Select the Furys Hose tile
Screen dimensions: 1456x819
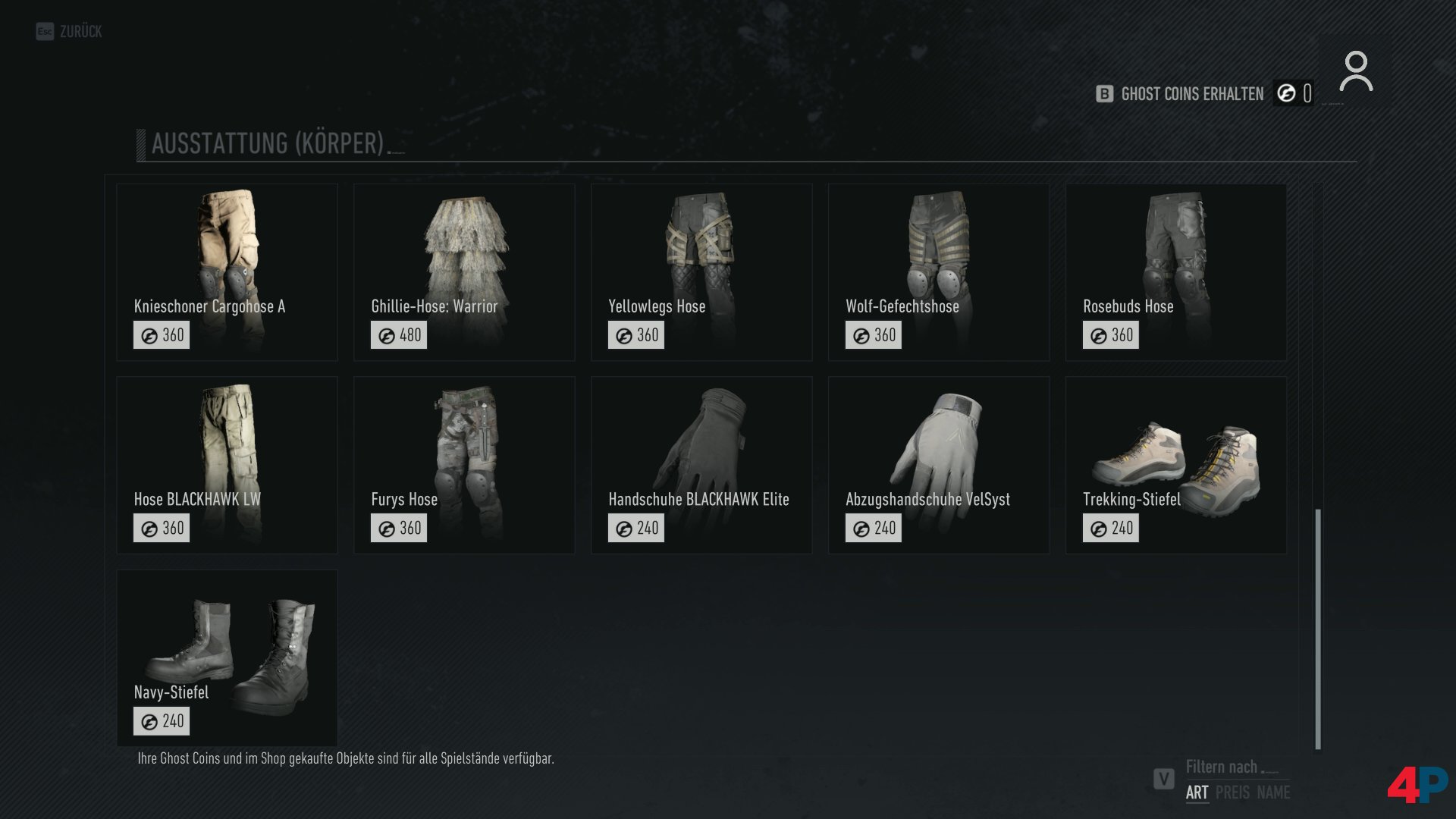point(464,465)
